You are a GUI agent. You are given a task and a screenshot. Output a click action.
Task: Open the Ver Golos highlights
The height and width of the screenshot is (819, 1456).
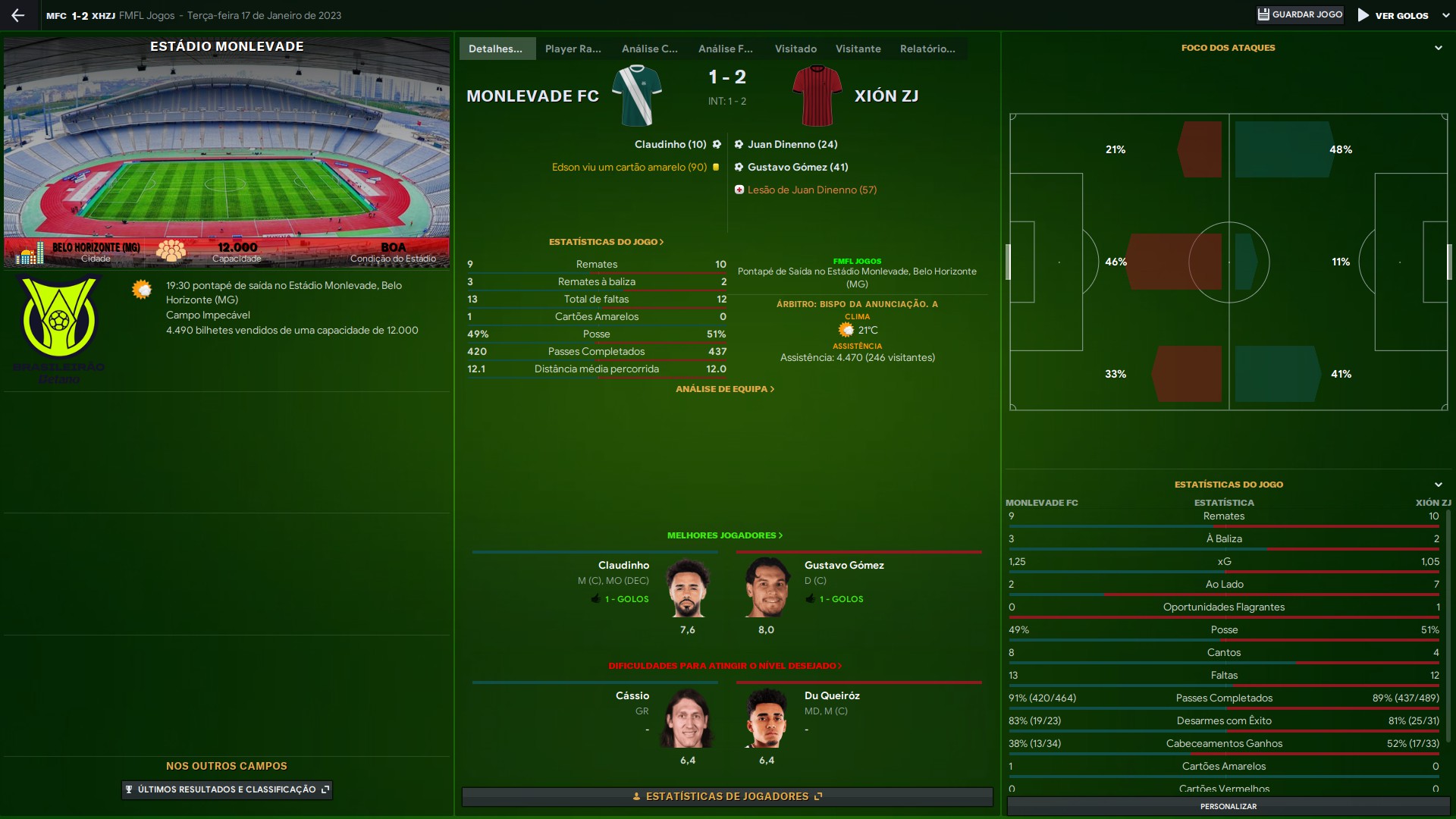(x=1394, y=15)
